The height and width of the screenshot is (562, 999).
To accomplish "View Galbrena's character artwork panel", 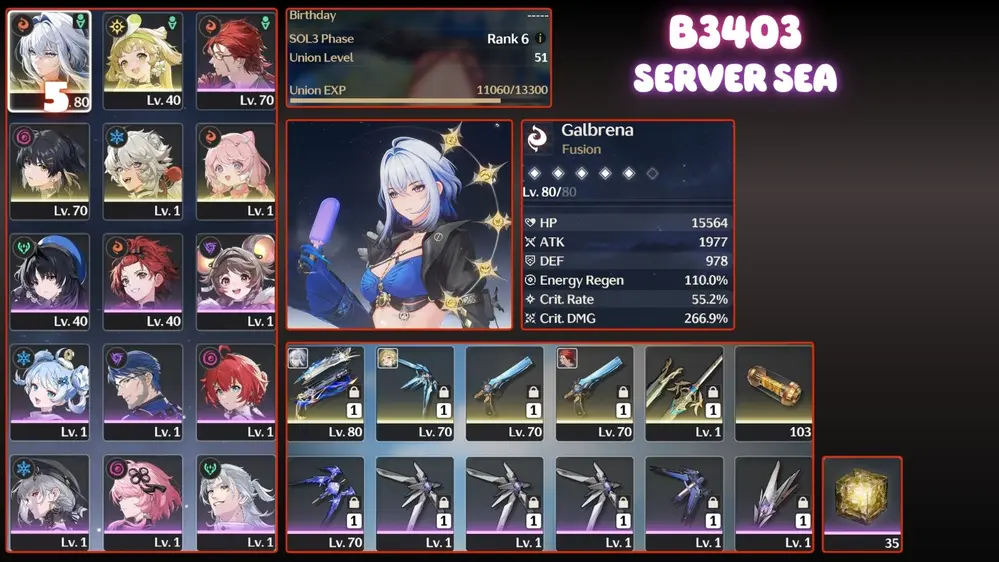I will pos(399,225).
